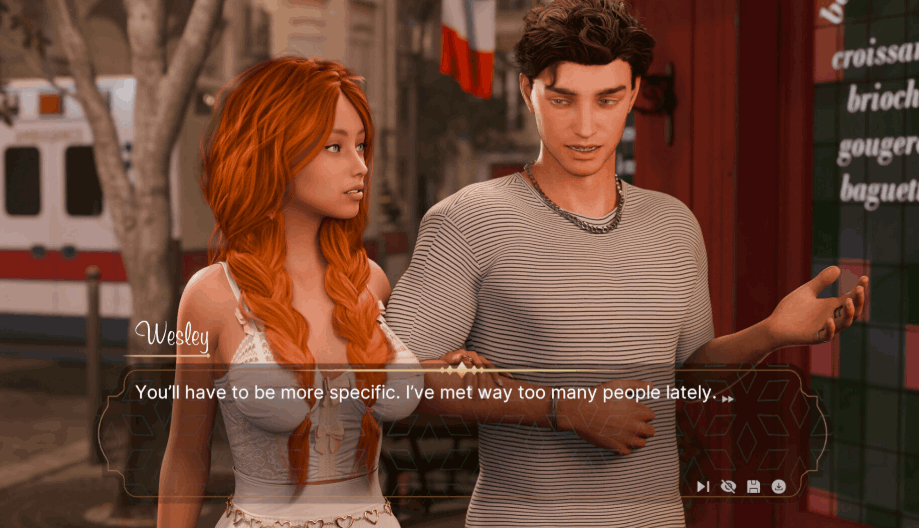Click the circular download-arrow load icon

pyautogui.click(x=778, y=486)
